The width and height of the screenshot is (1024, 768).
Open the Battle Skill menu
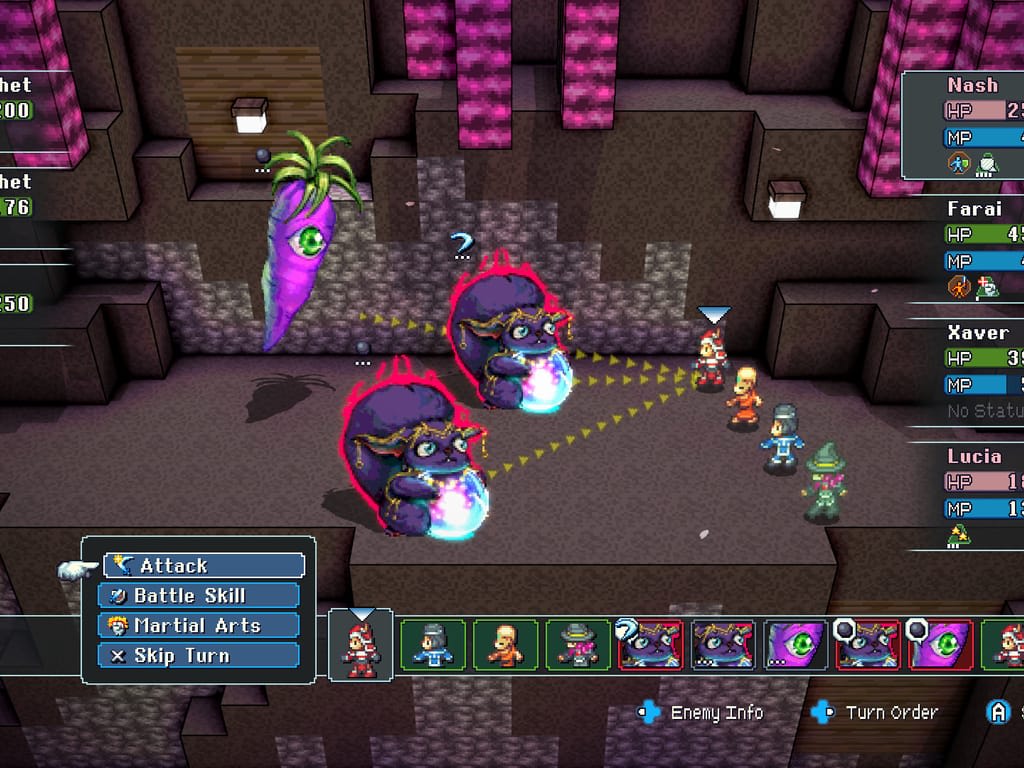point(199,596)
